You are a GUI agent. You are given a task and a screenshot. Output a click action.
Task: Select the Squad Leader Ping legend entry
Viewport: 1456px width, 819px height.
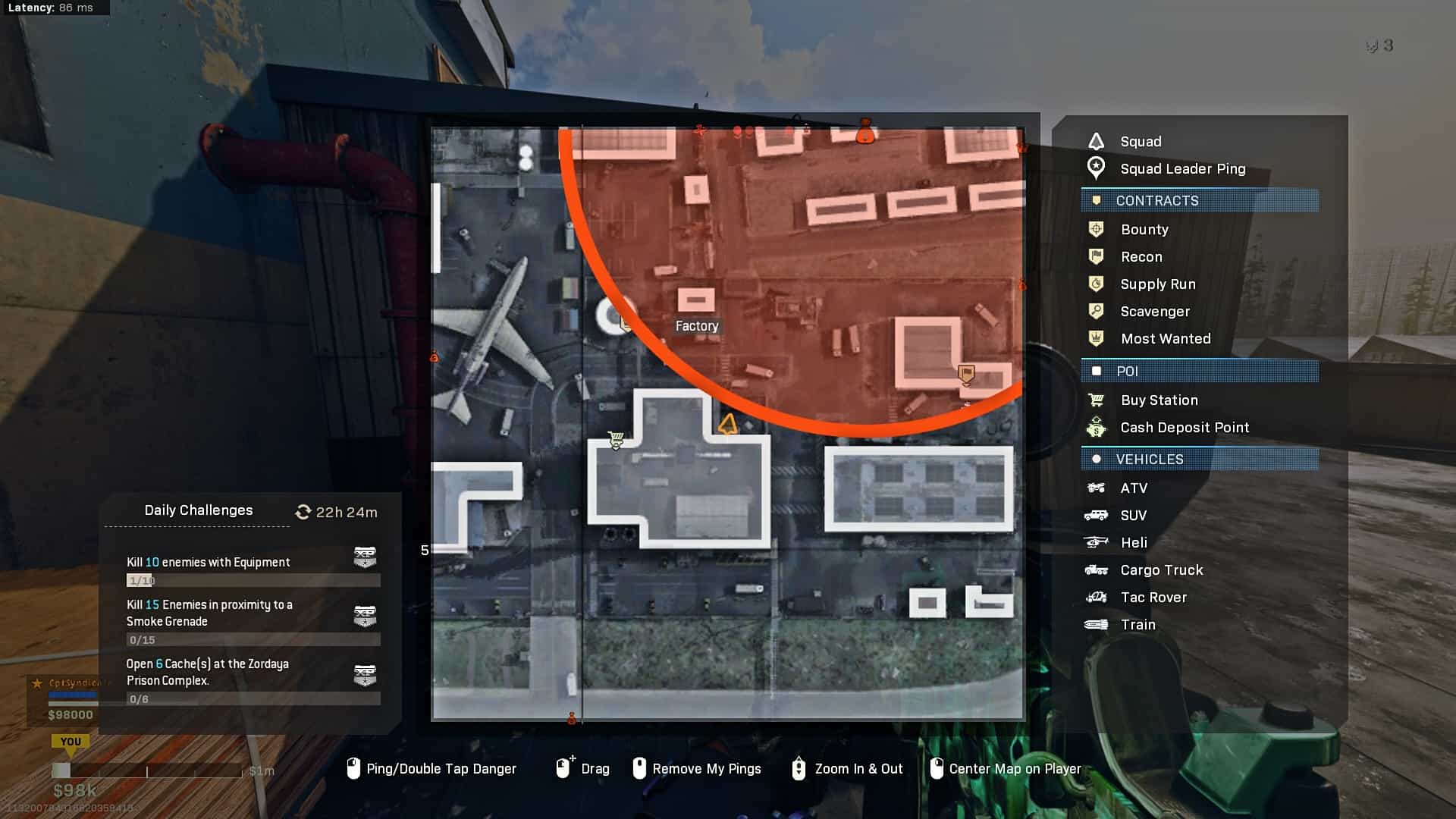click(1181, 169)
